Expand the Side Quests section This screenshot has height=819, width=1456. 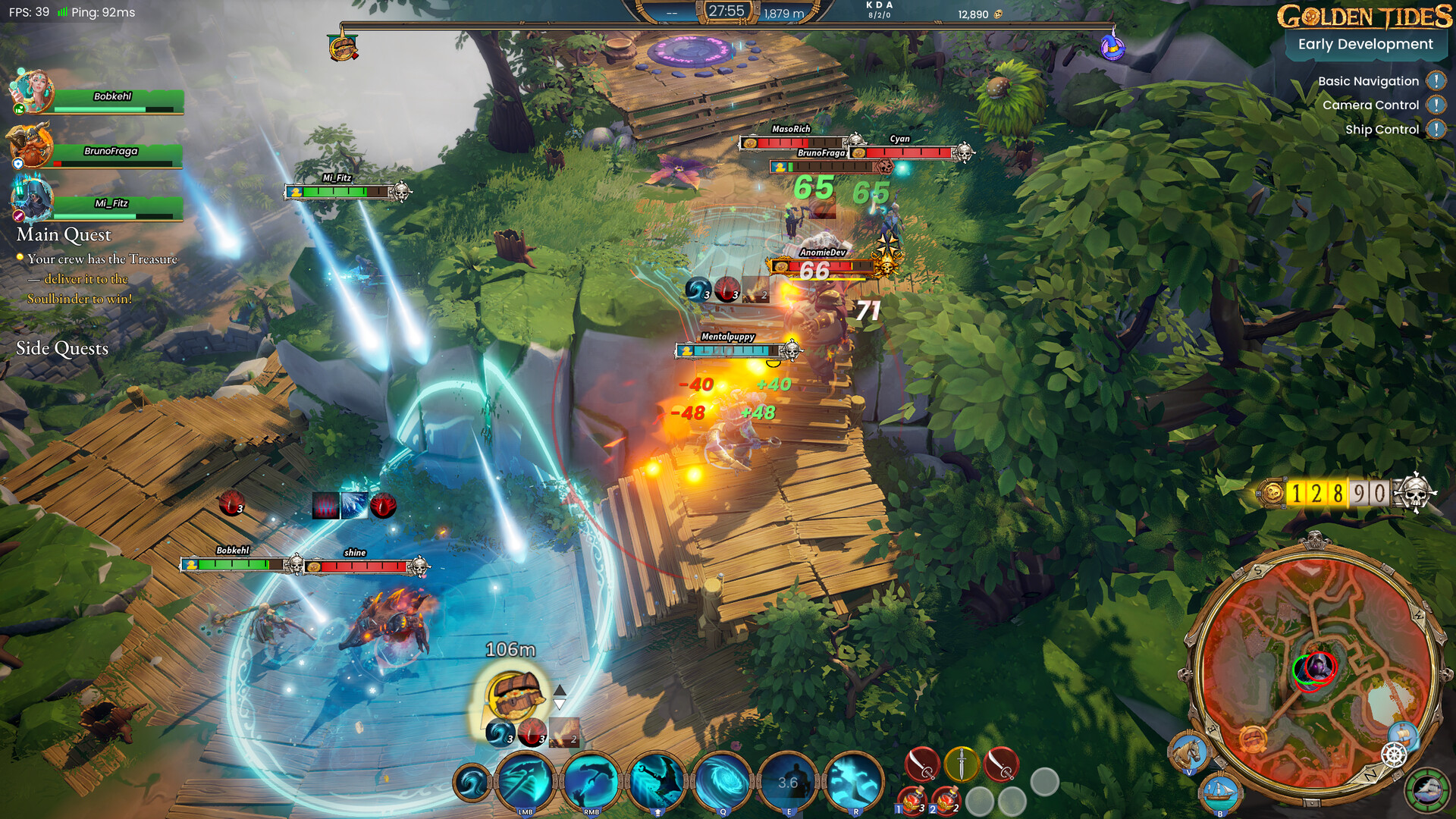pyautogui.click(x=62, y=348)
